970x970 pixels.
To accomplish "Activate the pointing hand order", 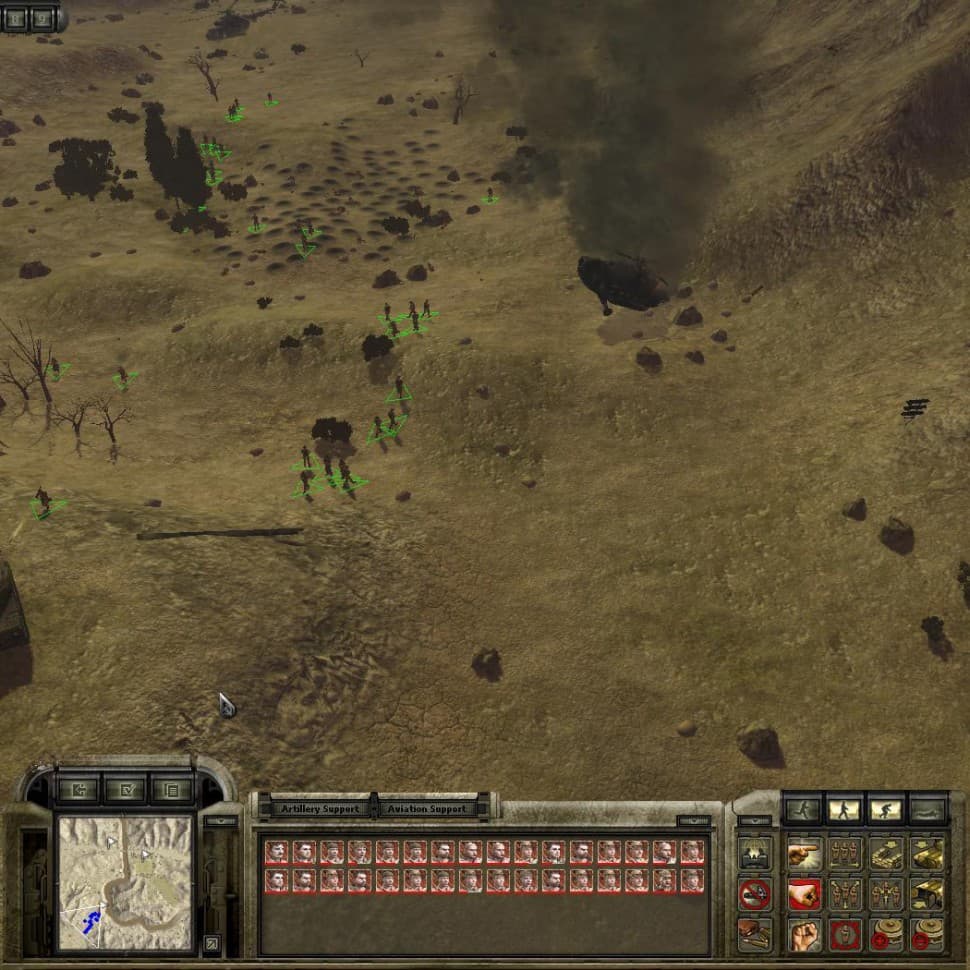I will [x=803, y=855].
